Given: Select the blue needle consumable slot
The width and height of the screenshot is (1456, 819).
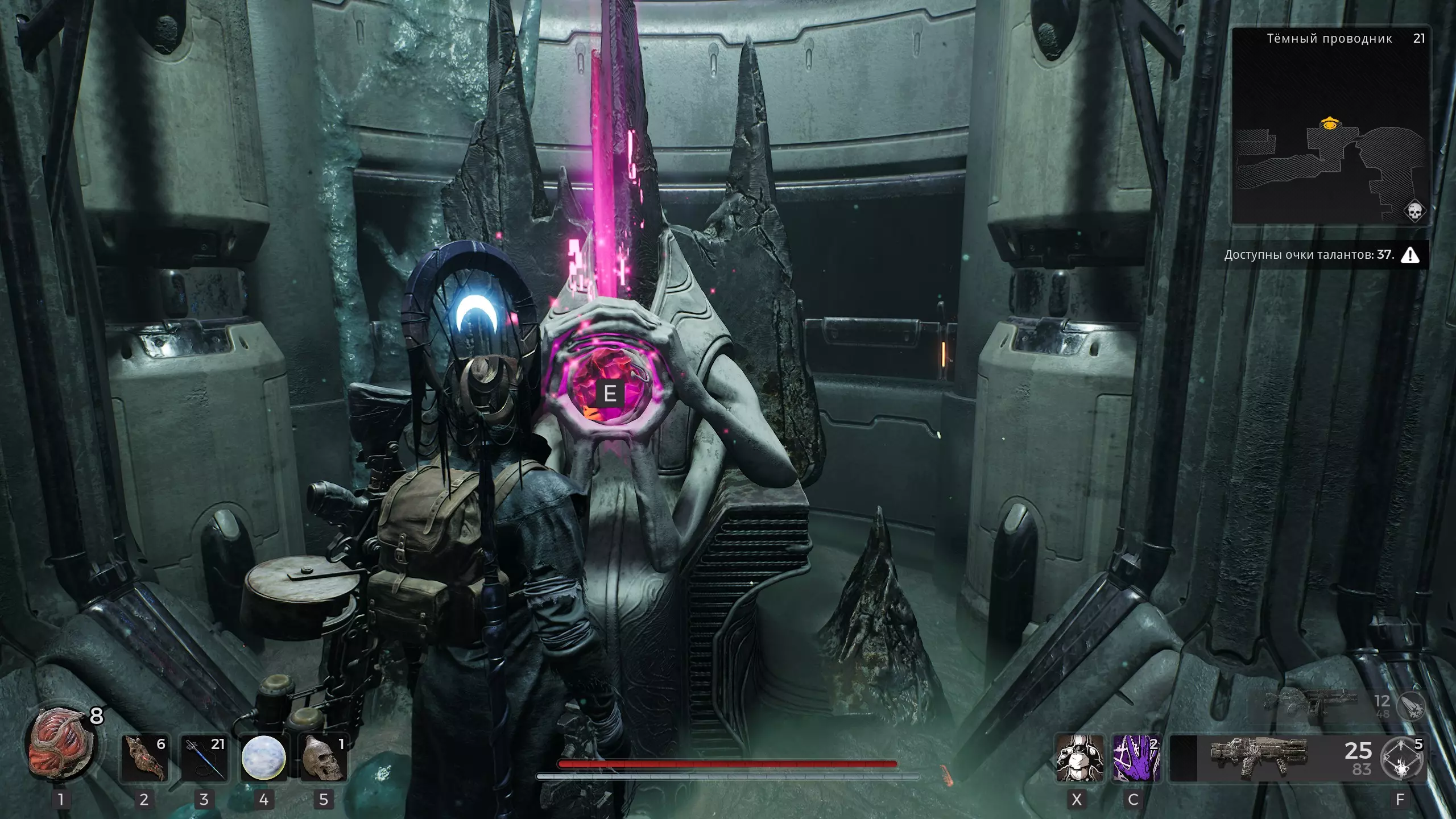Looking at the screenshot, I should tap(204, 758).
